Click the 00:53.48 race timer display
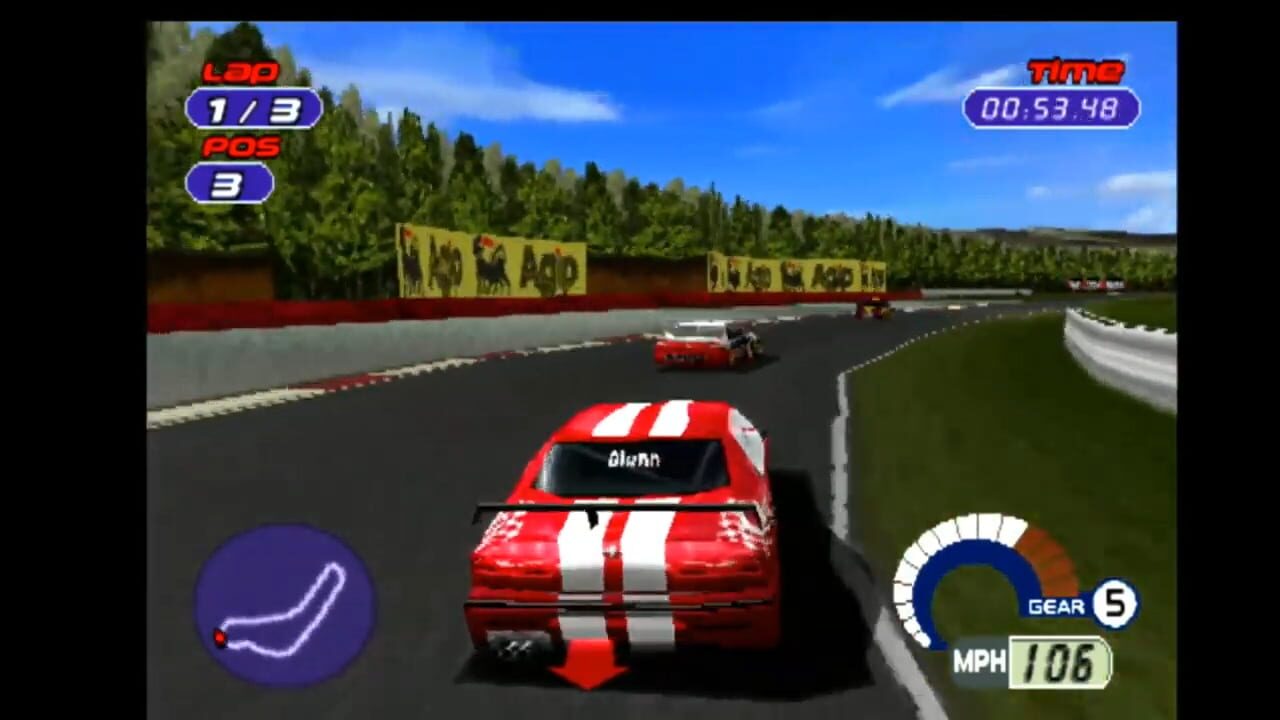 pos(1051,110)
